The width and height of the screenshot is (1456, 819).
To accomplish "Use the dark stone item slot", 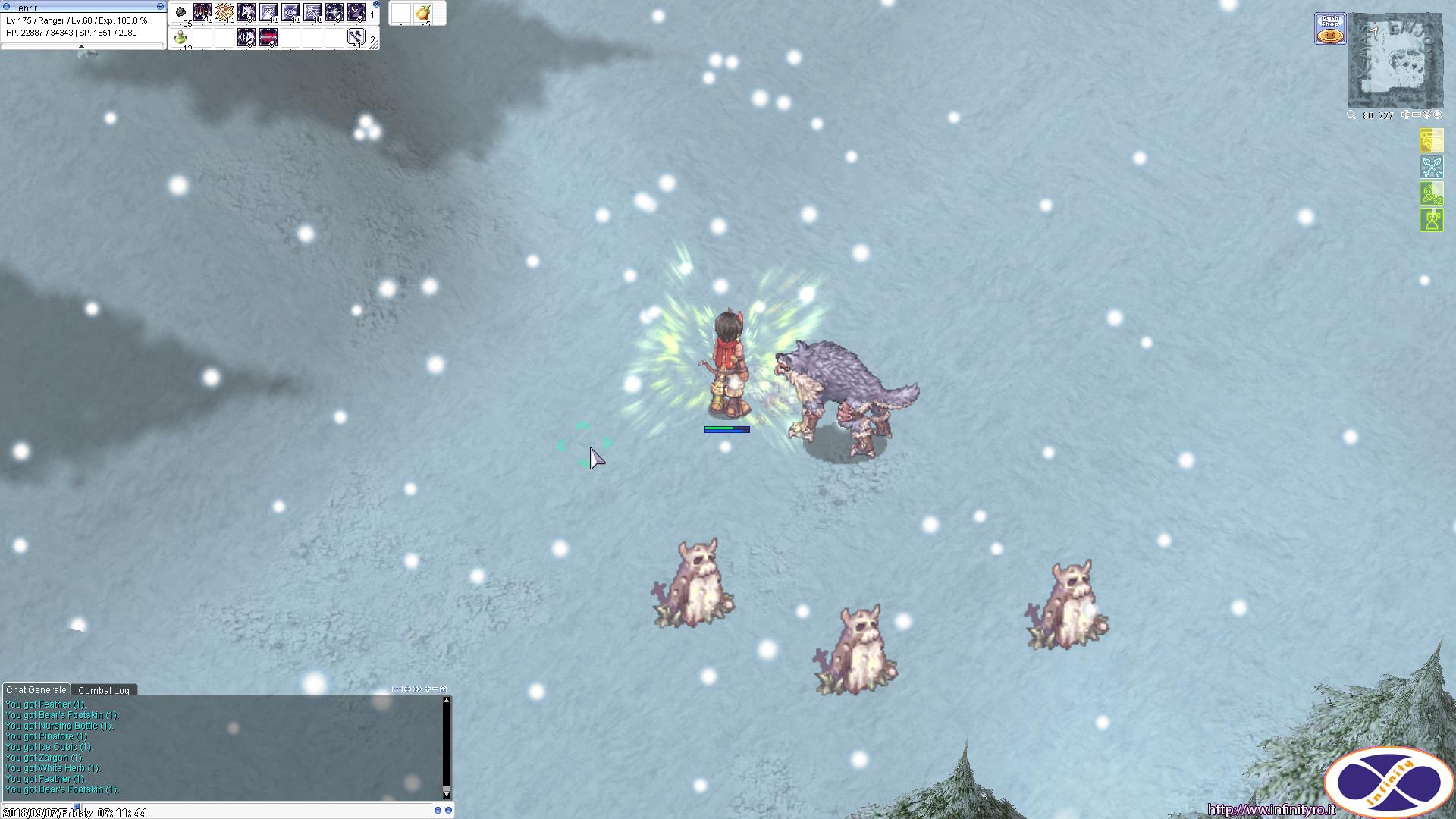I will (x=180, y=13).
